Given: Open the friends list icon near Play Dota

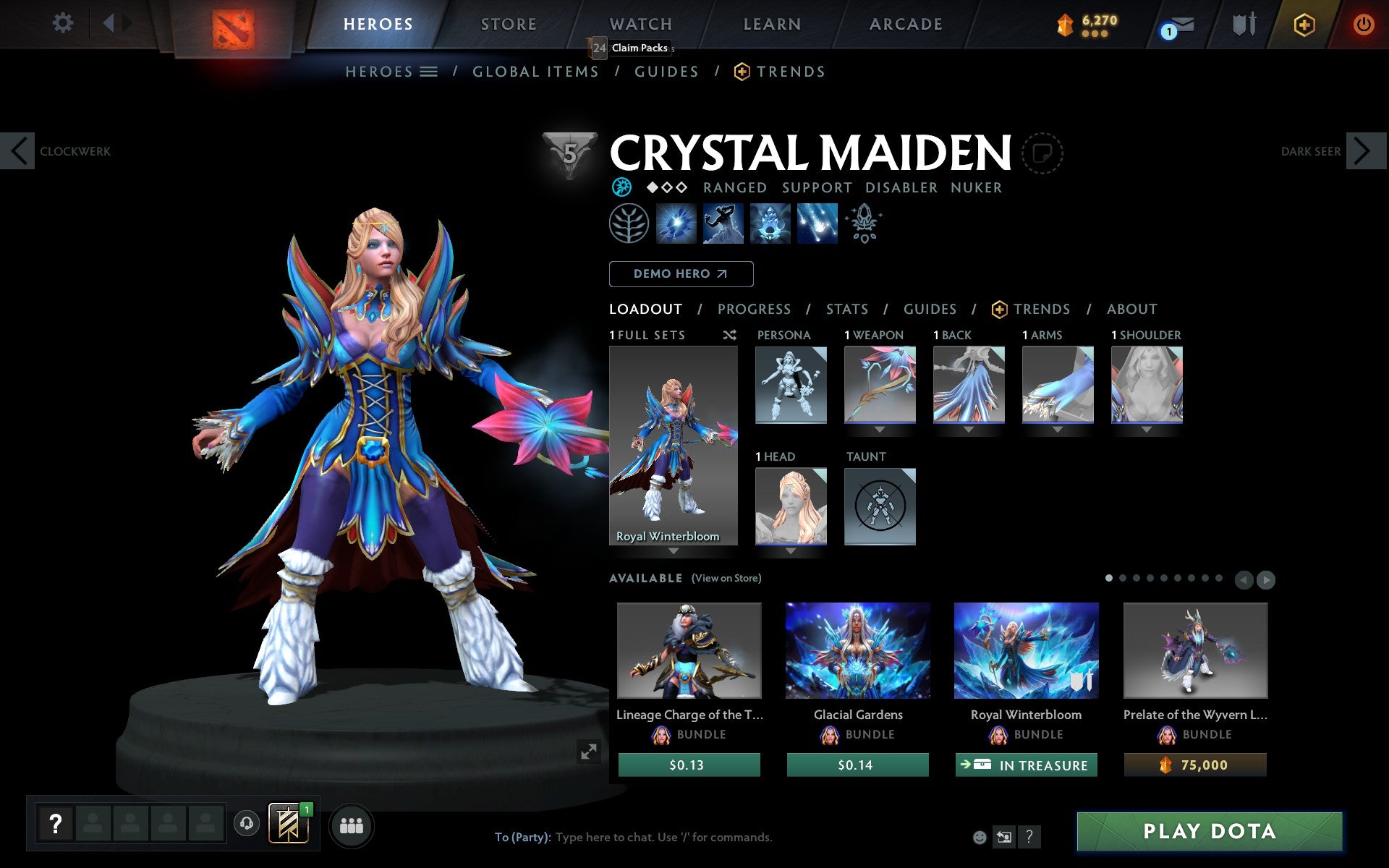Looking at the screenshot, I should click(352, 825).
